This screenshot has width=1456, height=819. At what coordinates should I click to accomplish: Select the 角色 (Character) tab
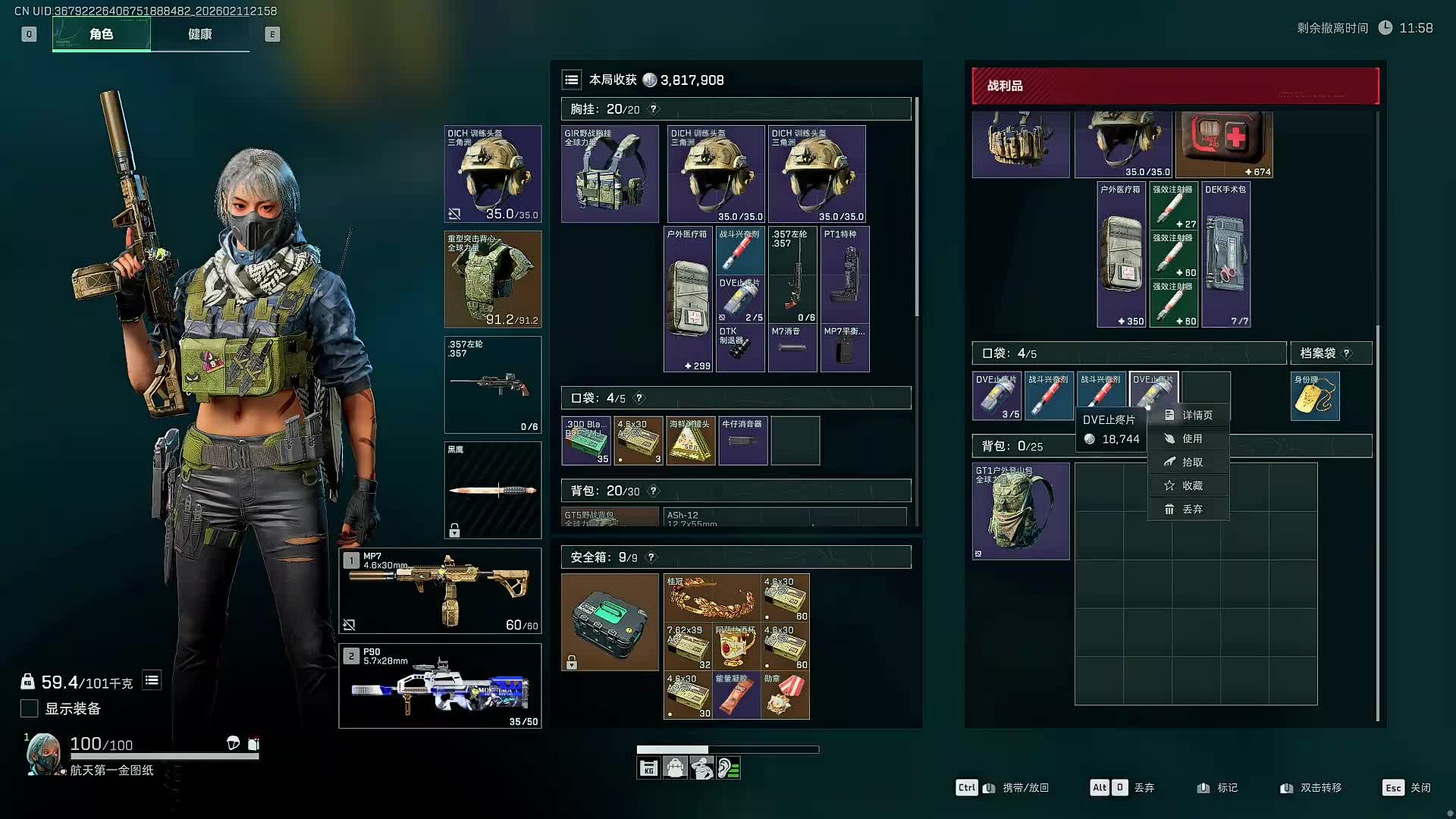coord(102,34)
